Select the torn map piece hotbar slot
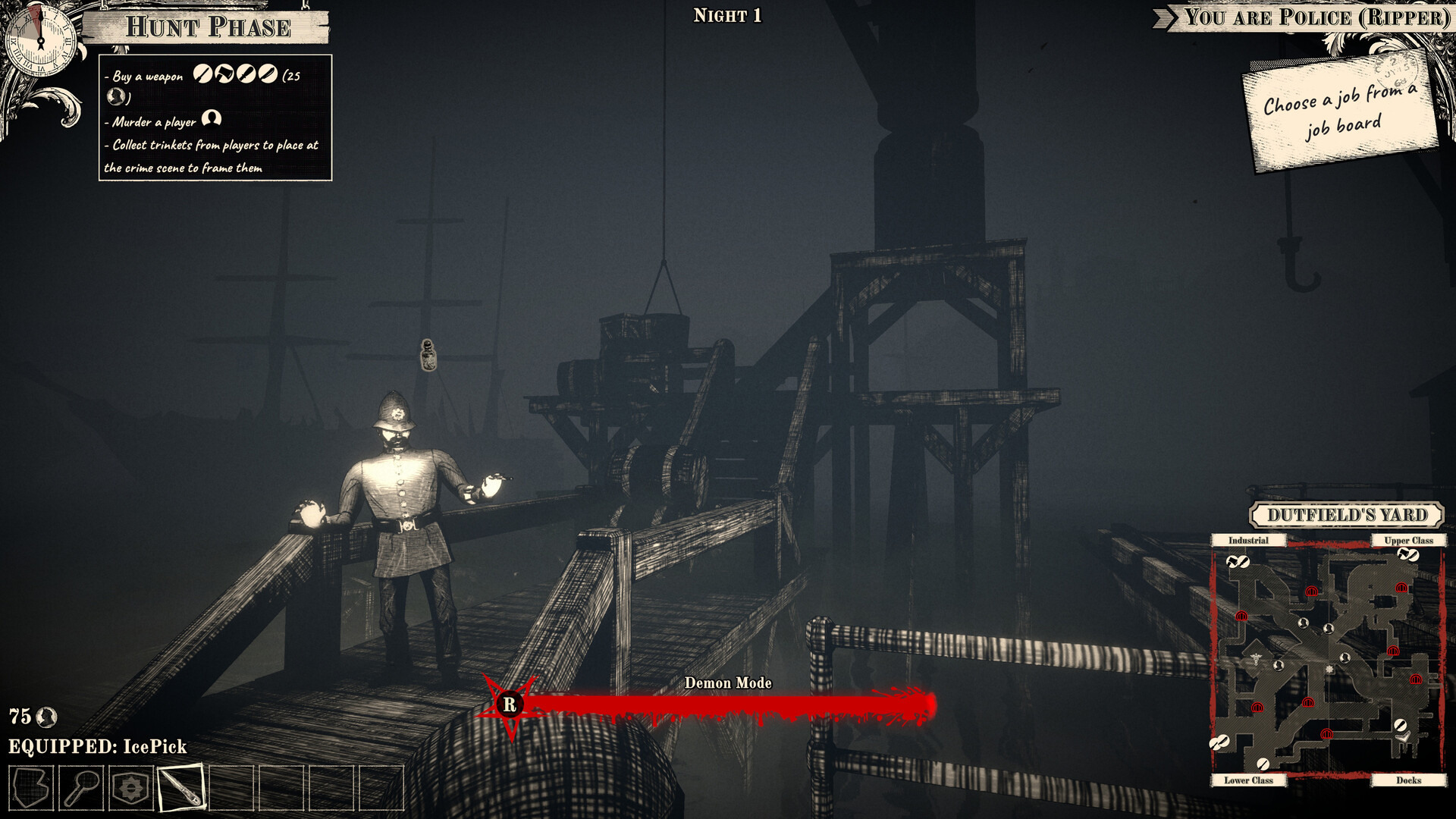 coord(31,788)
